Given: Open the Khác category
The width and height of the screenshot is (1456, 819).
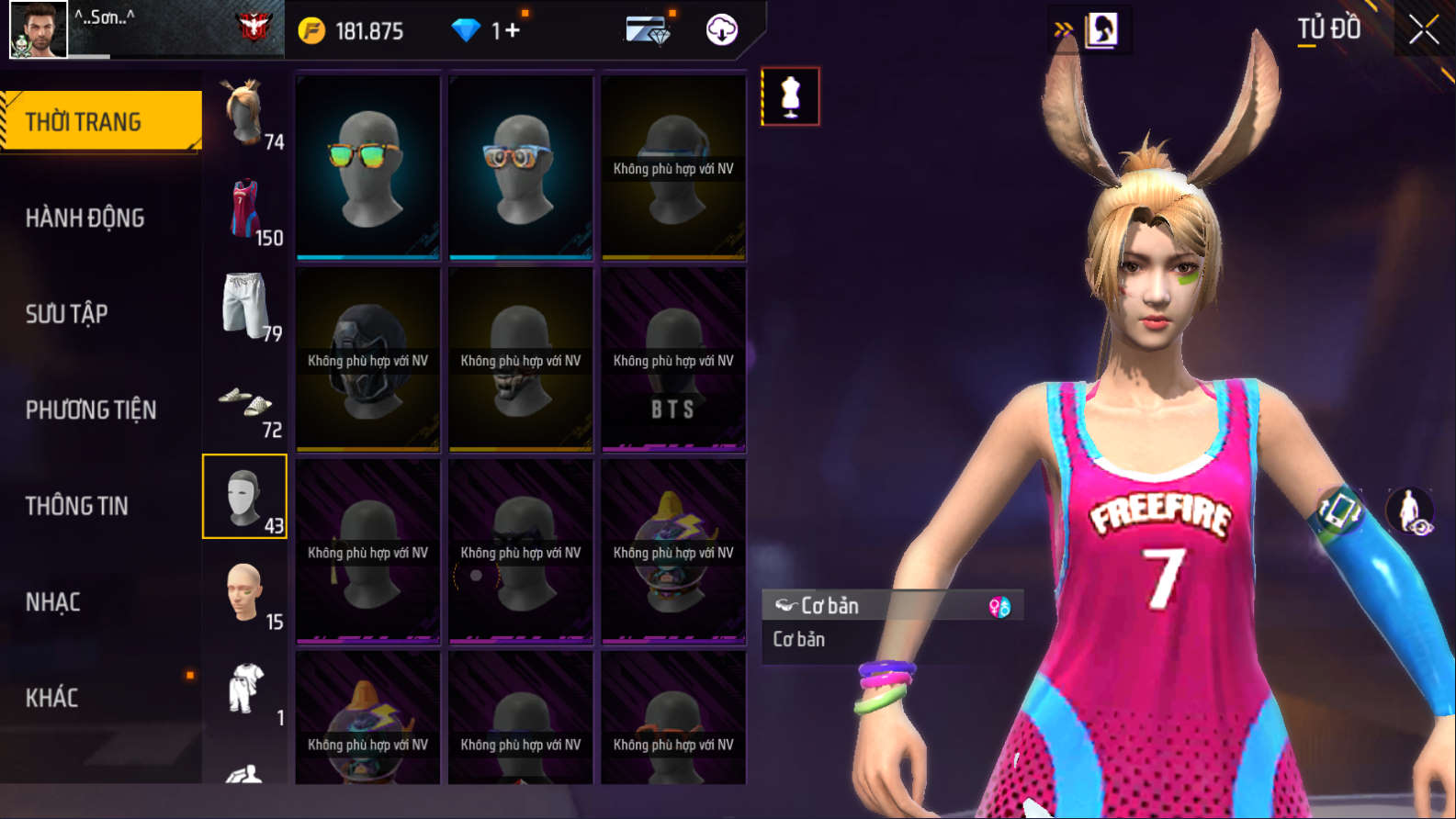Looking at the screenshot, I should point(51,698).
